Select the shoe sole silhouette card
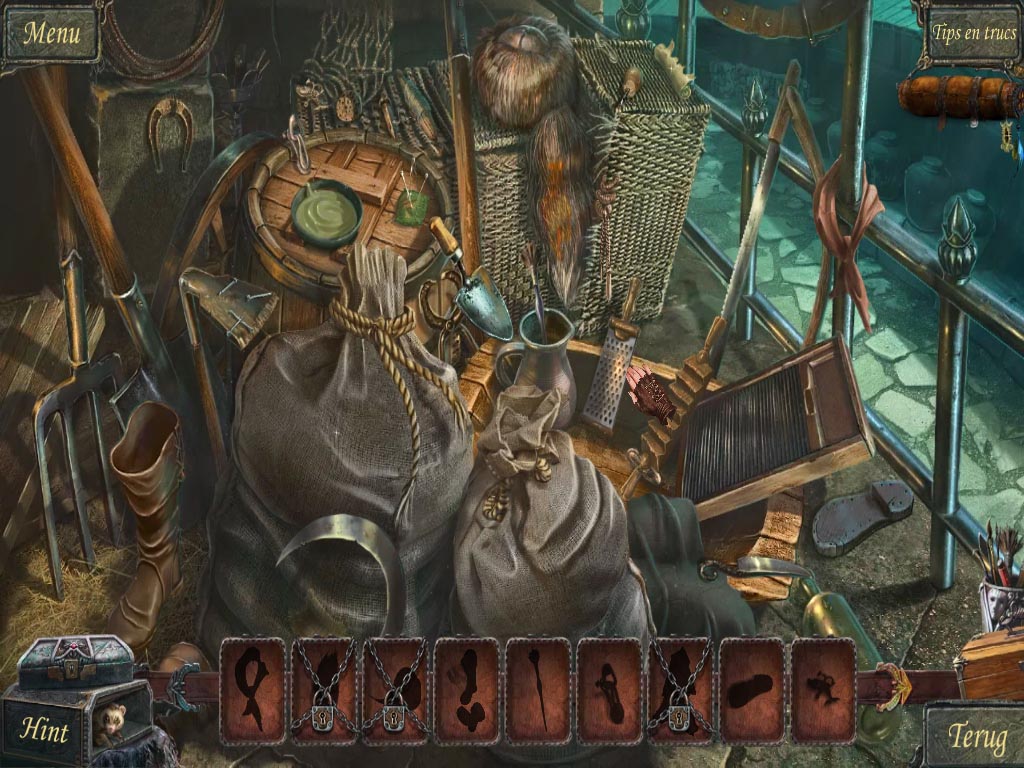The image size is (1024, 768). click(x=753, y=690)
